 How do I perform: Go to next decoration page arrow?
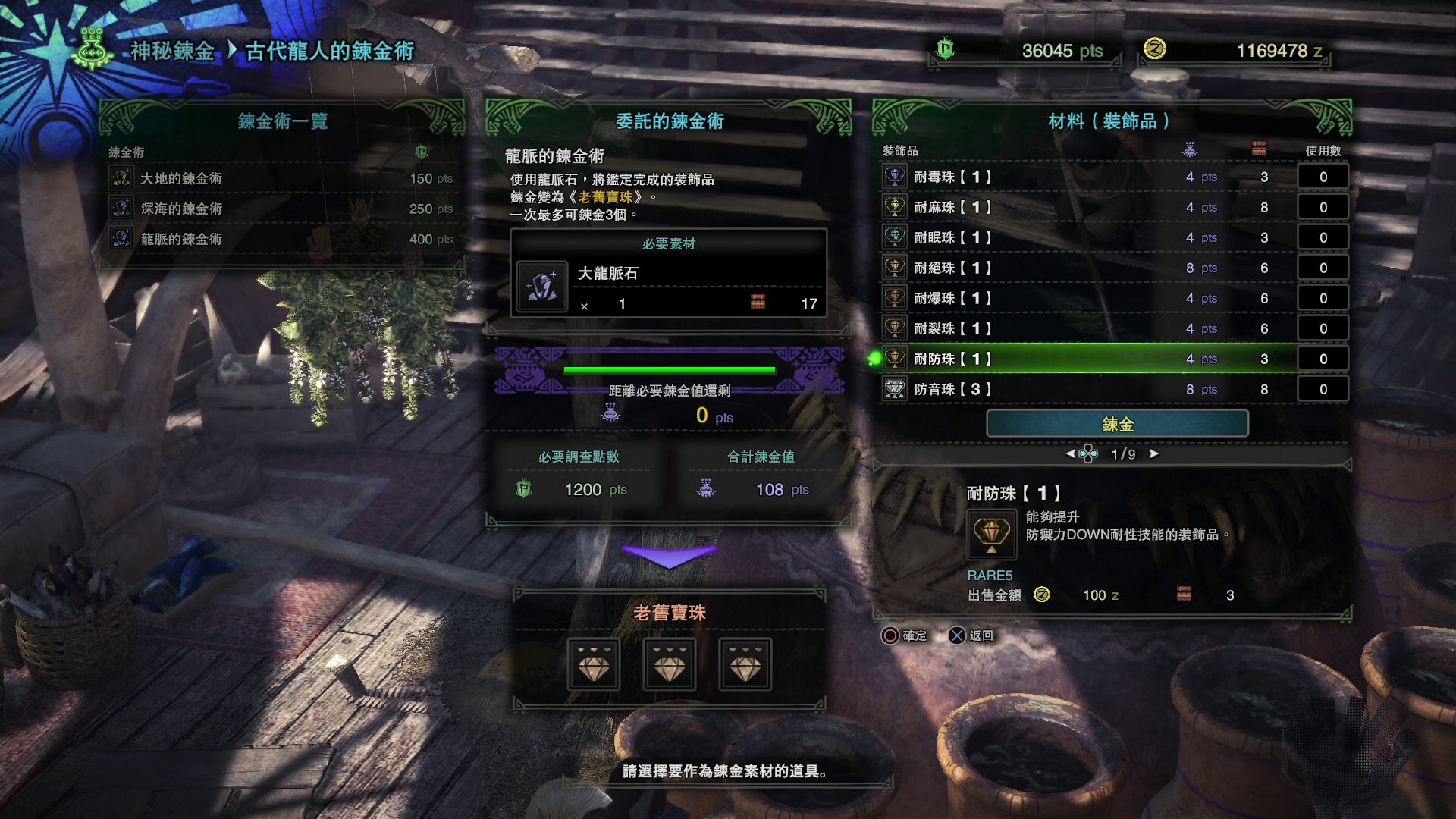click(x=1154, y=453)
